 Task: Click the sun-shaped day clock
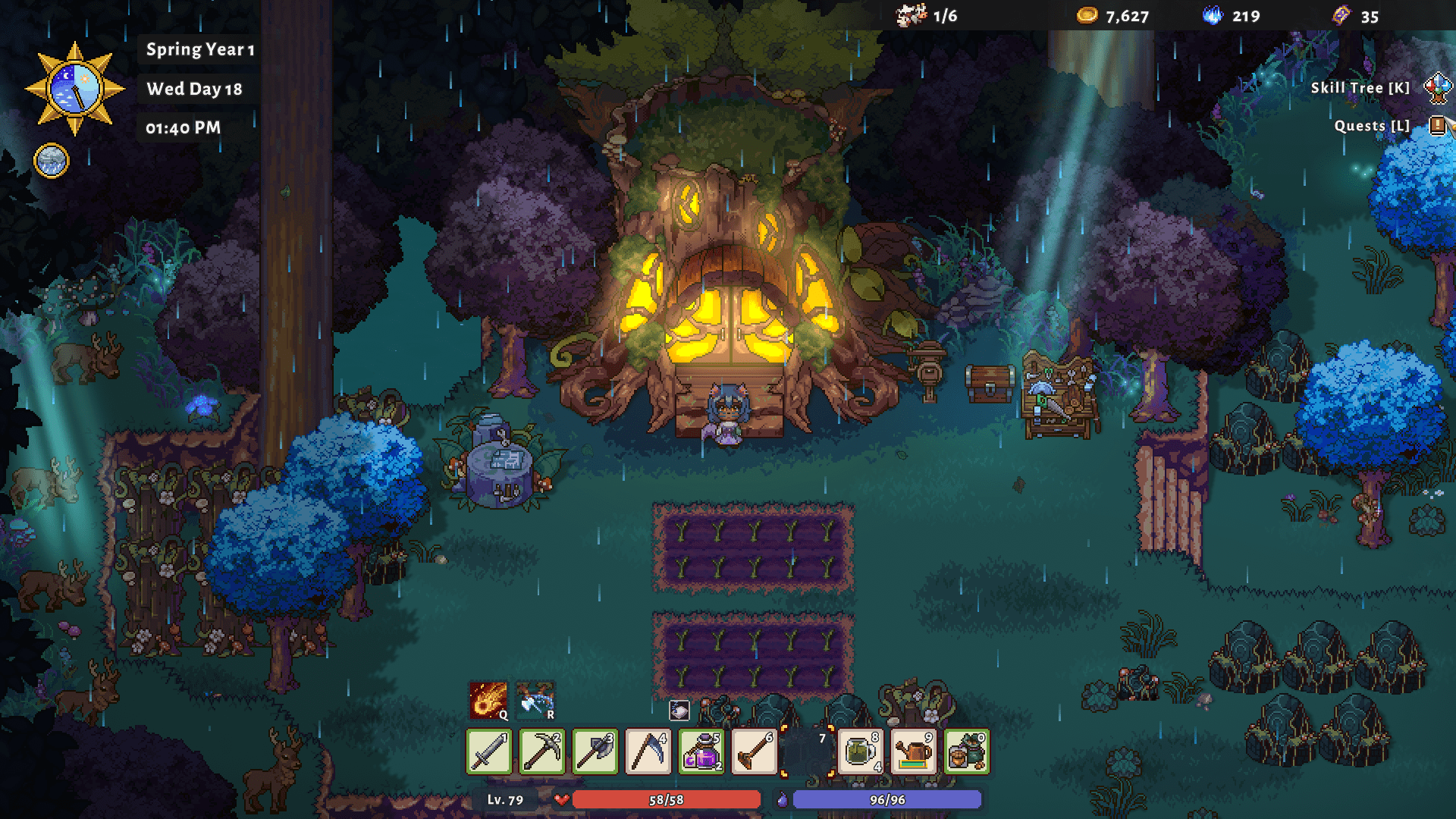tap(74, 89)
